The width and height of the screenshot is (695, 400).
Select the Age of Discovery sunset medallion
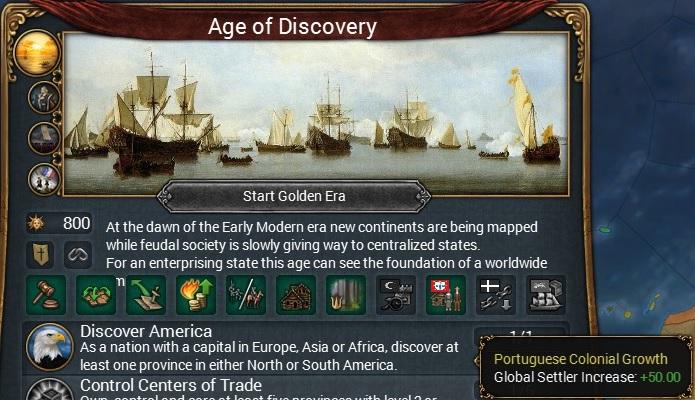(44, 53)
